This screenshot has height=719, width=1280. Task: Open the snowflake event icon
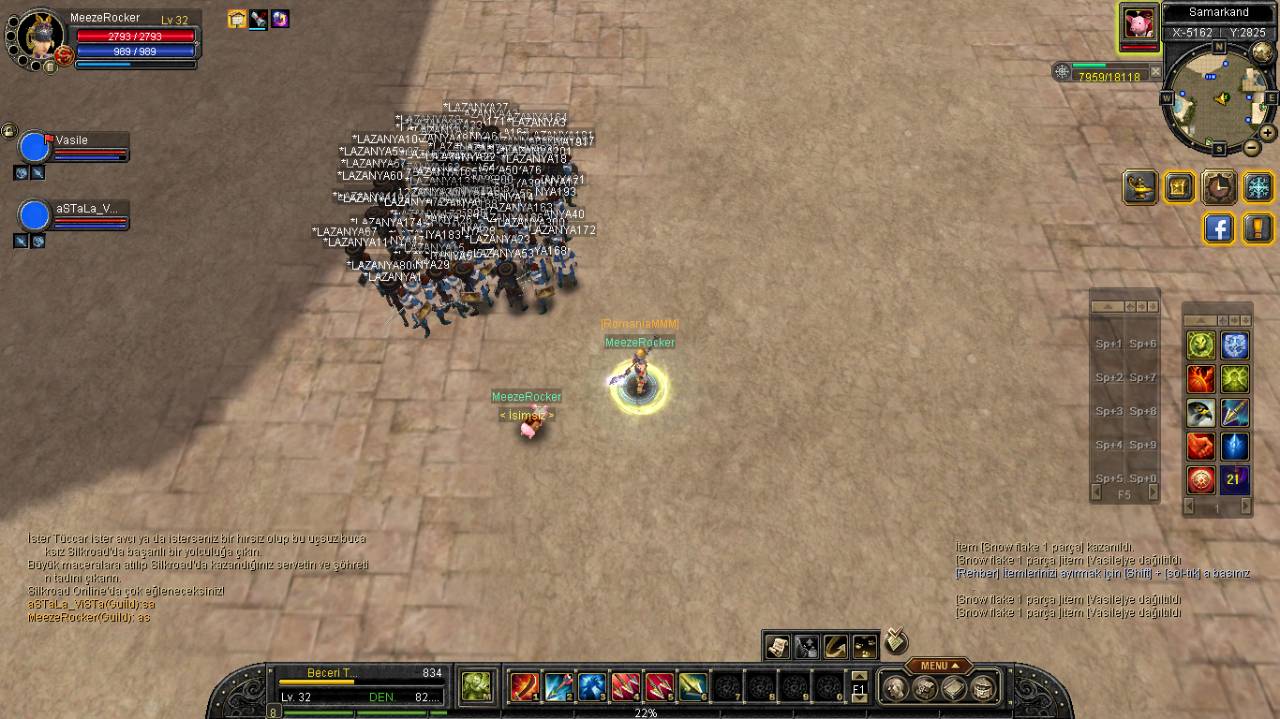(x=1258, y=187)
